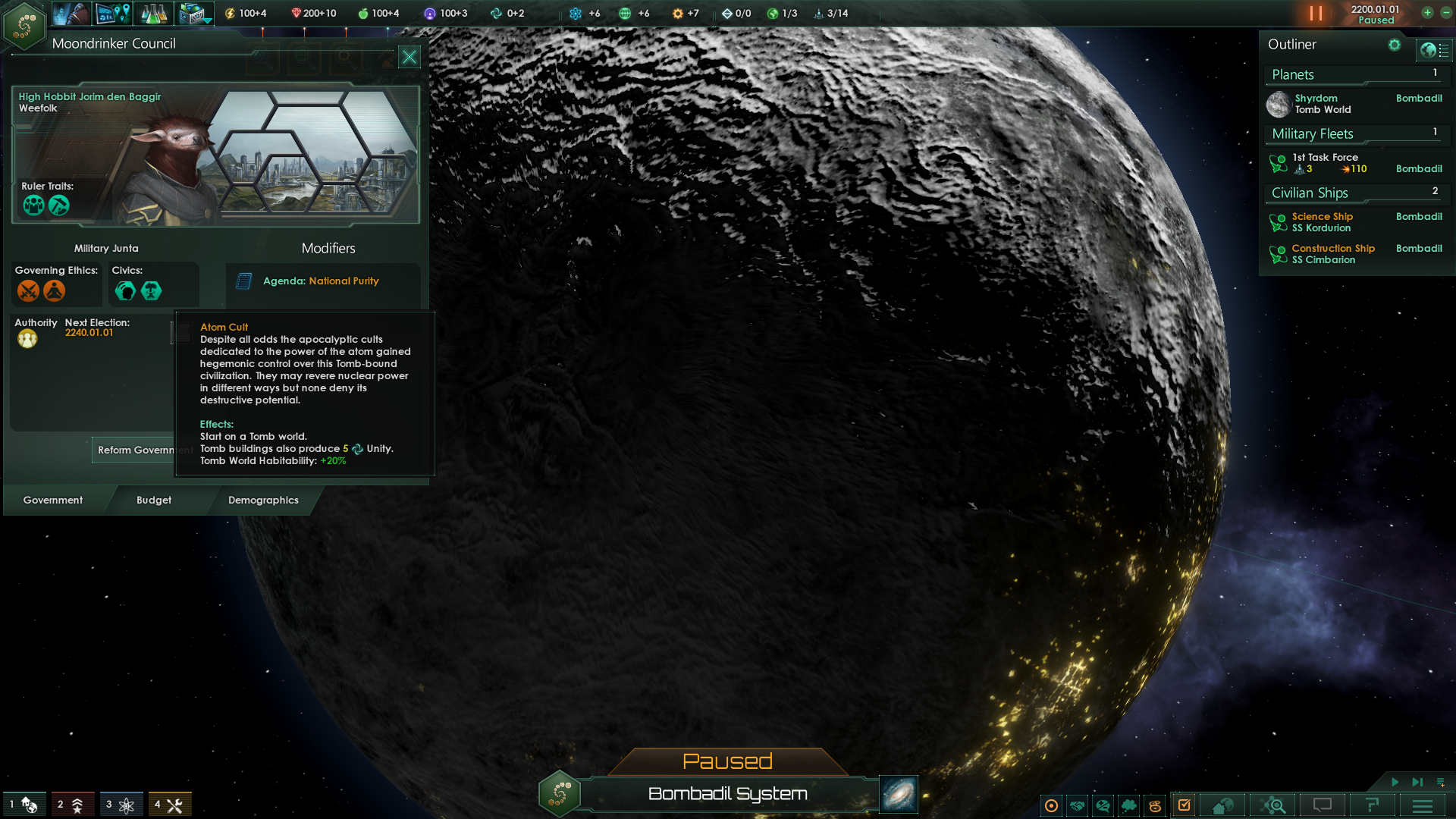Select the Government tab
This screenshot has height=819, width=1456.
coord(53,500)
